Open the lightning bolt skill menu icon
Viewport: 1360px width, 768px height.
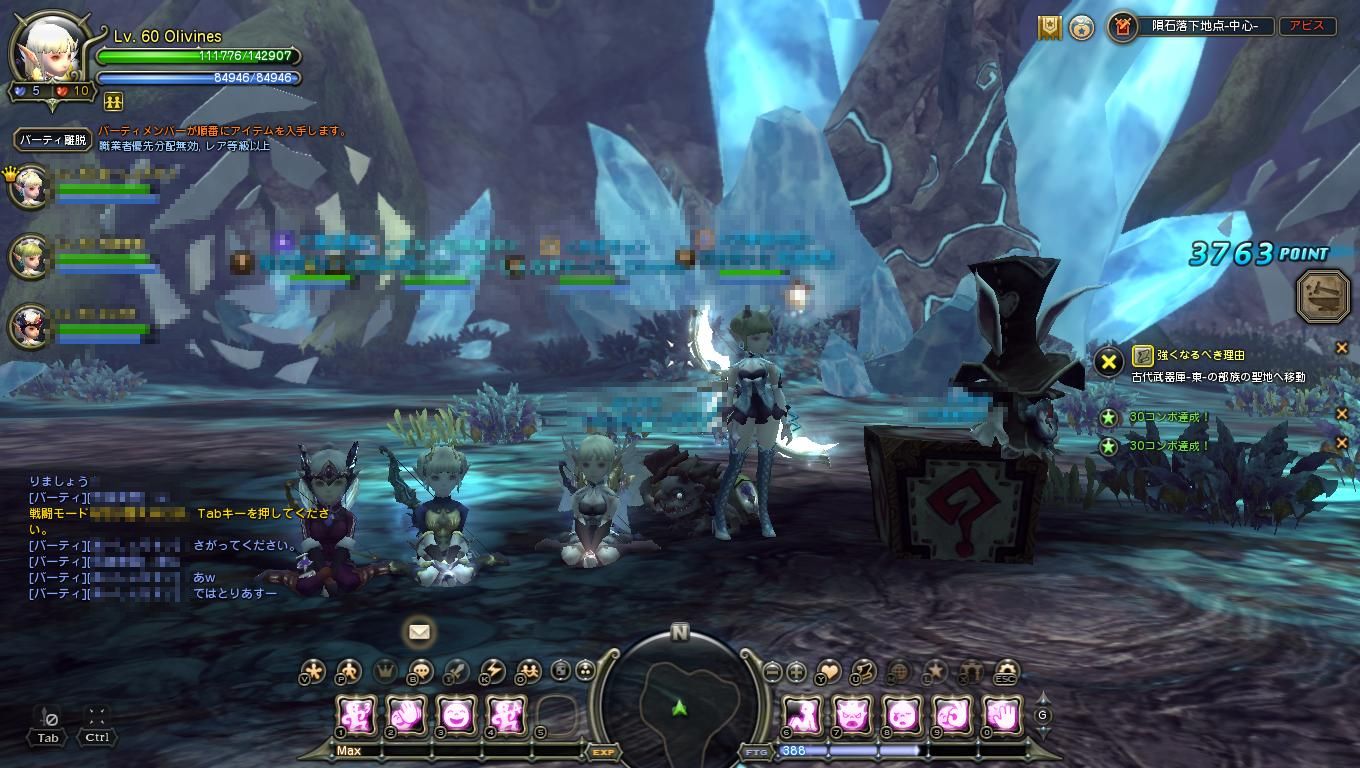[x=492, y=672]
